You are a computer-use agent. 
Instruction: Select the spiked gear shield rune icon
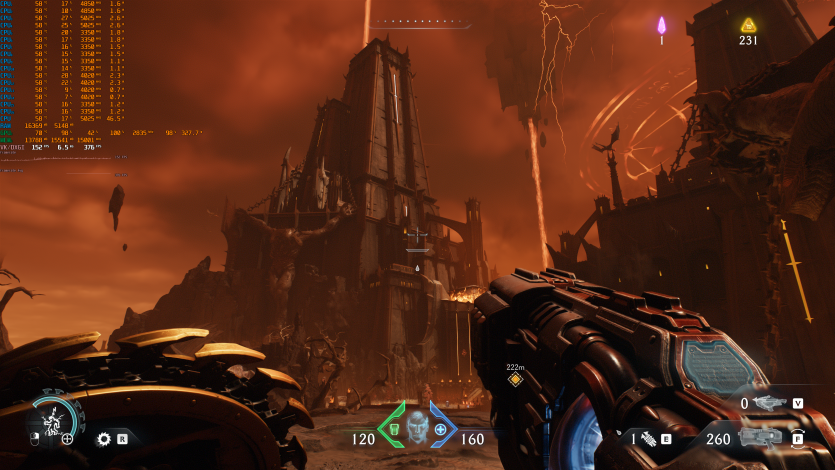click(x=103, y=438)
